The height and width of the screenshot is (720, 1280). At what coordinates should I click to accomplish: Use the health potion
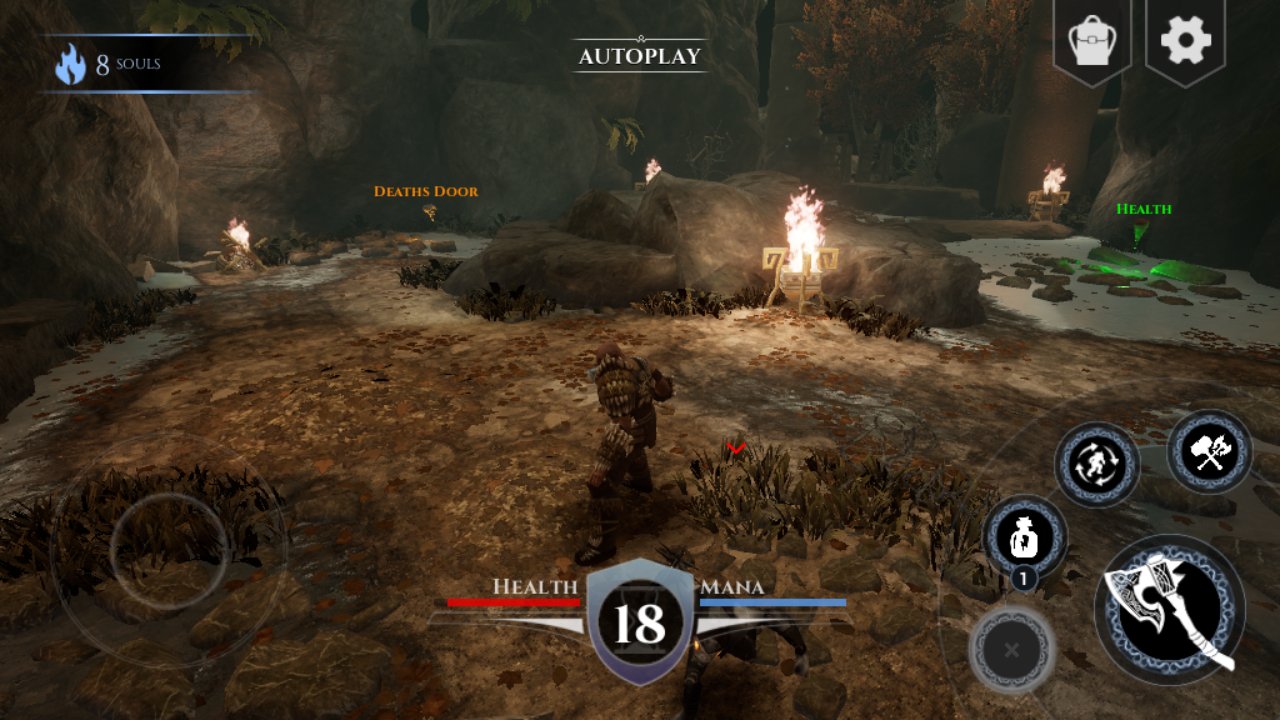pyautogui.click(x=1025, y=537)
